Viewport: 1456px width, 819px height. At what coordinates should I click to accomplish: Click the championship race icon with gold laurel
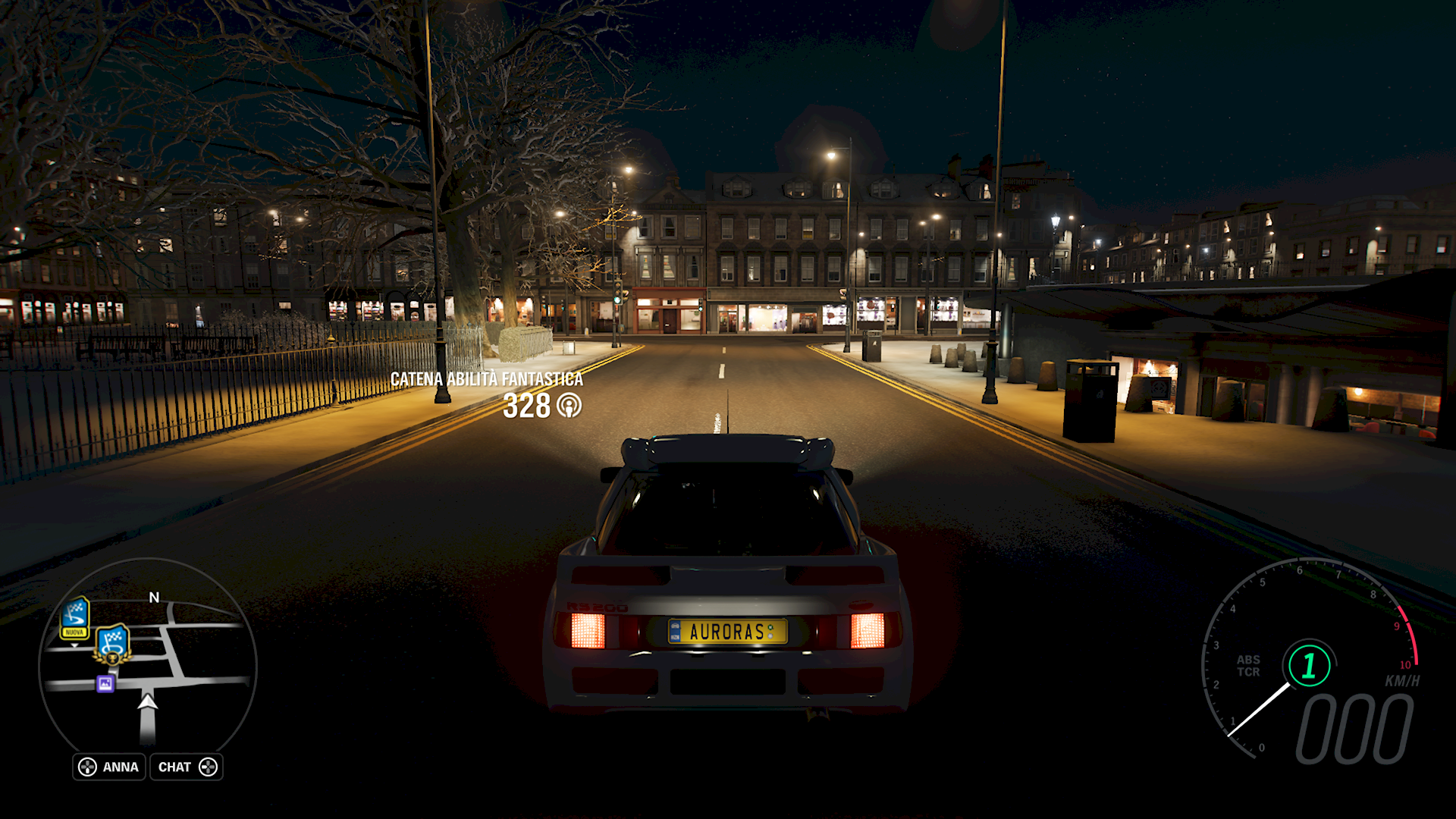(x=112, y=645)
